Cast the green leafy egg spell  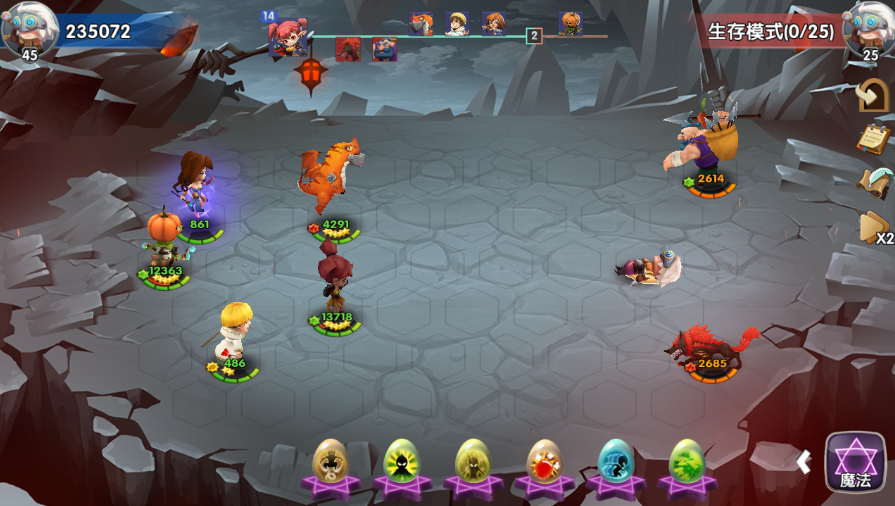tap(686, 464)
